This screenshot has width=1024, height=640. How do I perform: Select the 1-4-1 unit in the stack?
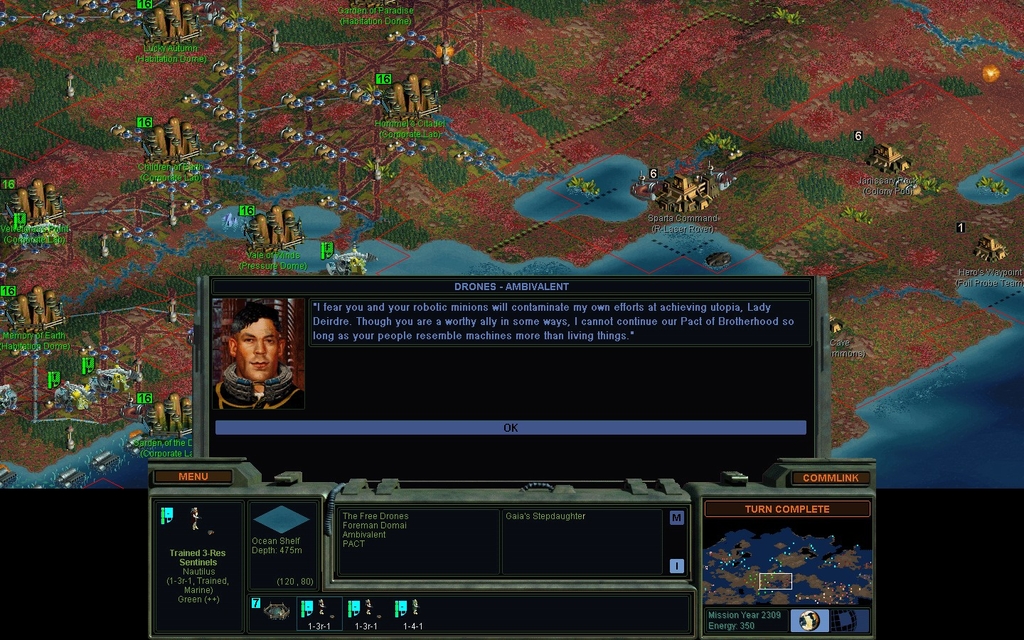click(408, 611)
